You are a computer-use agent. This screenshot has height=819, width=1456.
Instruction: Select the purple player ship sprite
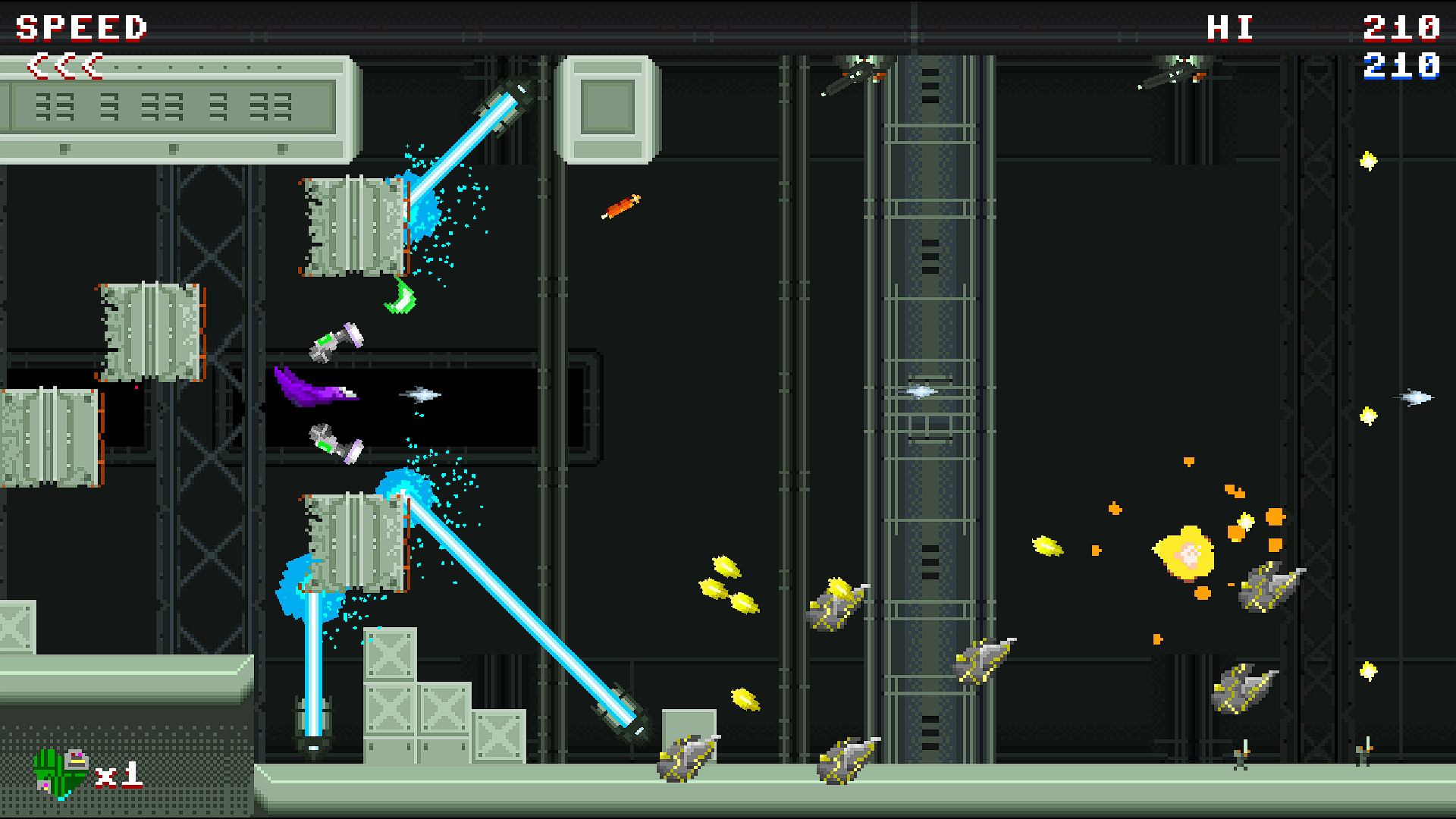[318, 391]
